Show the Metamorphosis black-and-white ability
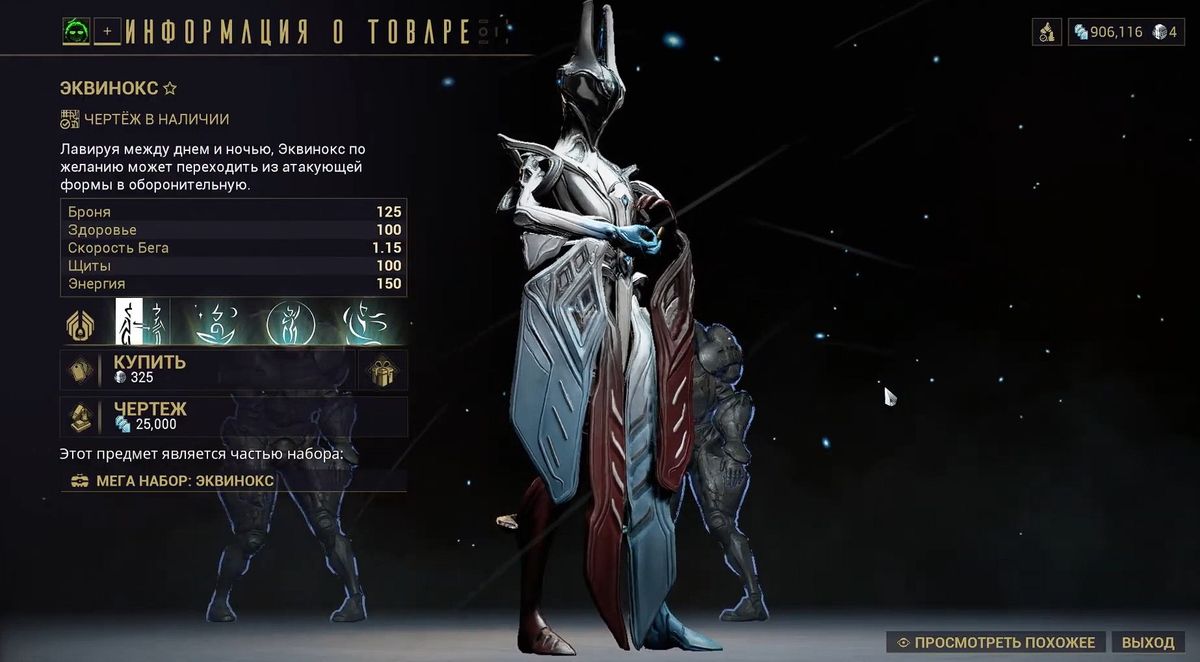Viewport: 1200px width, 662px height. tap(138, 322)
